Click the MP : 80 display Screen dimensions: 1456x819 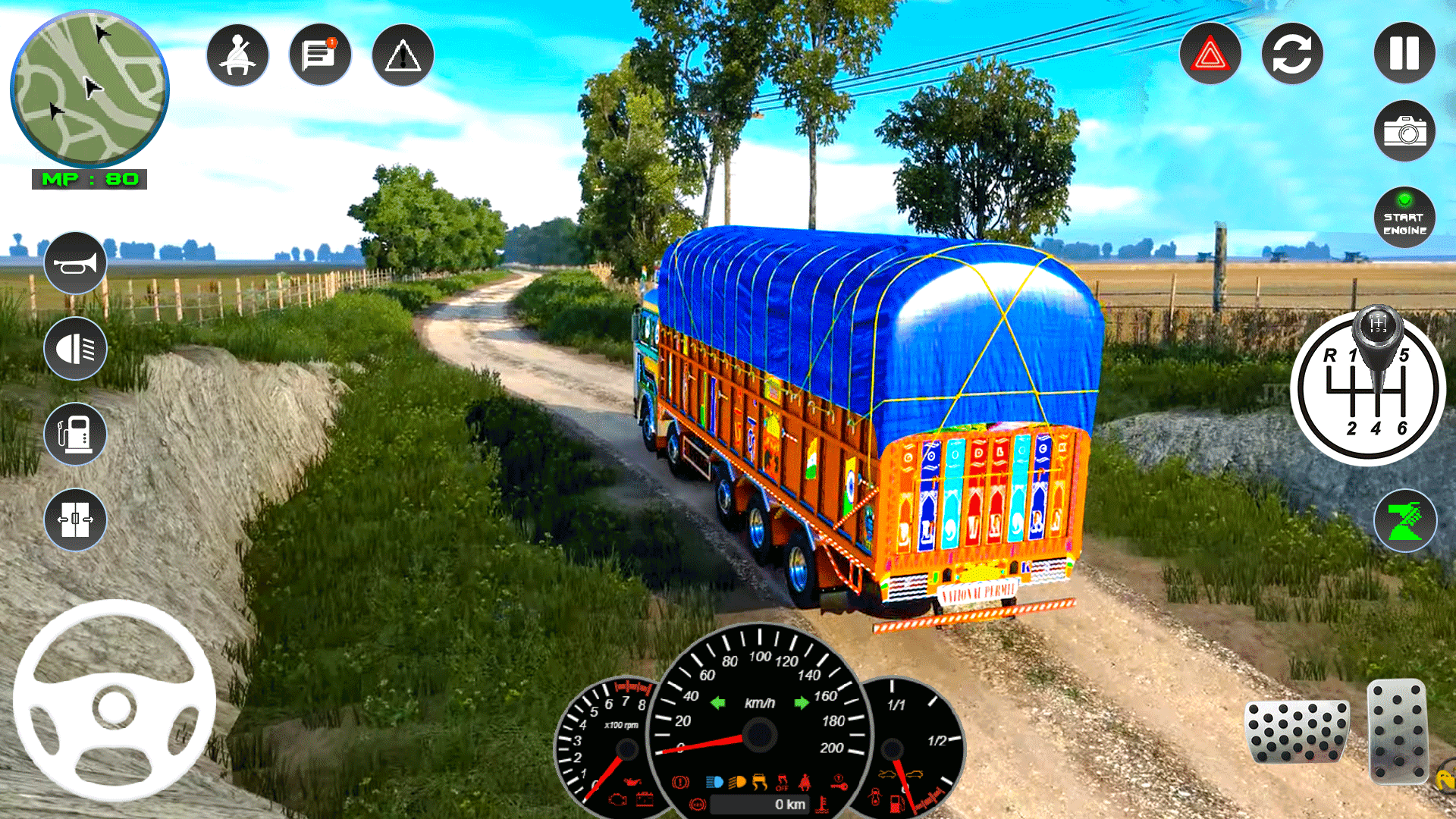(89, 180)
